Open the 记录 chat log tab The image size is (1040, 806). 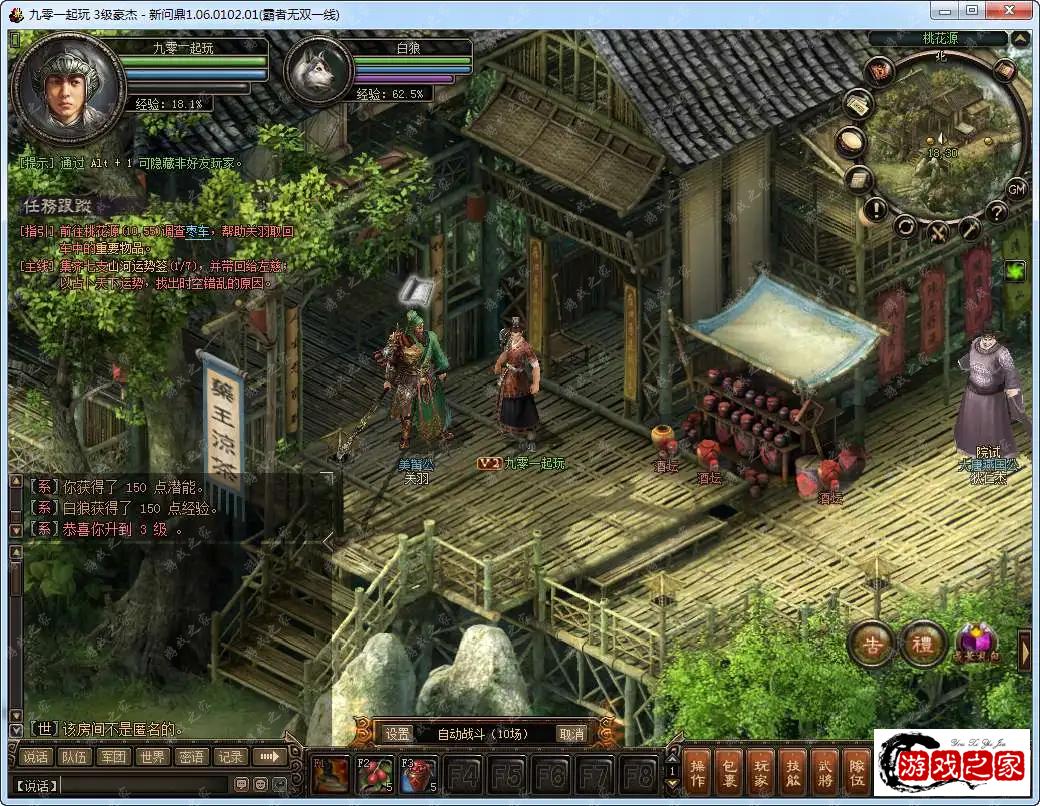[230, 757]
